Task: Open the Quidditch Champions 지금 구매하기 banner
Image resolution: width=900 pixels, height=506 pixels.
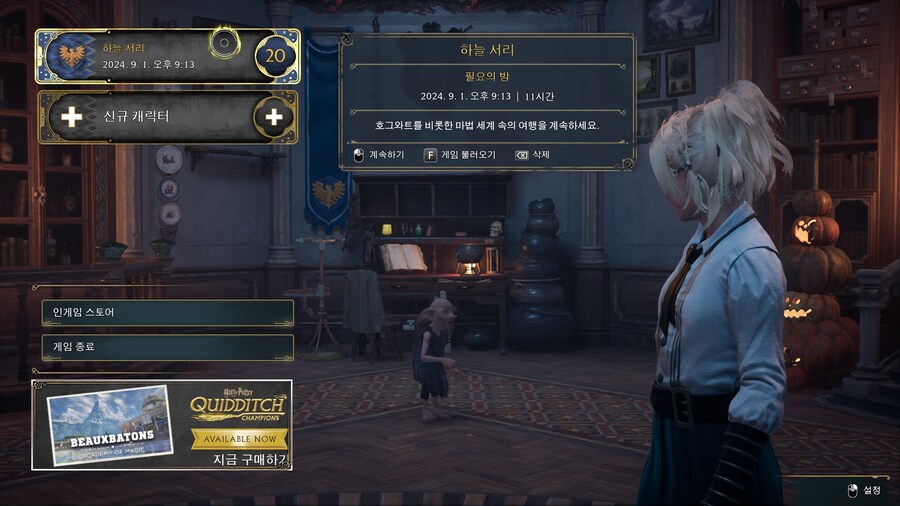Action: (x=162, y=425)
